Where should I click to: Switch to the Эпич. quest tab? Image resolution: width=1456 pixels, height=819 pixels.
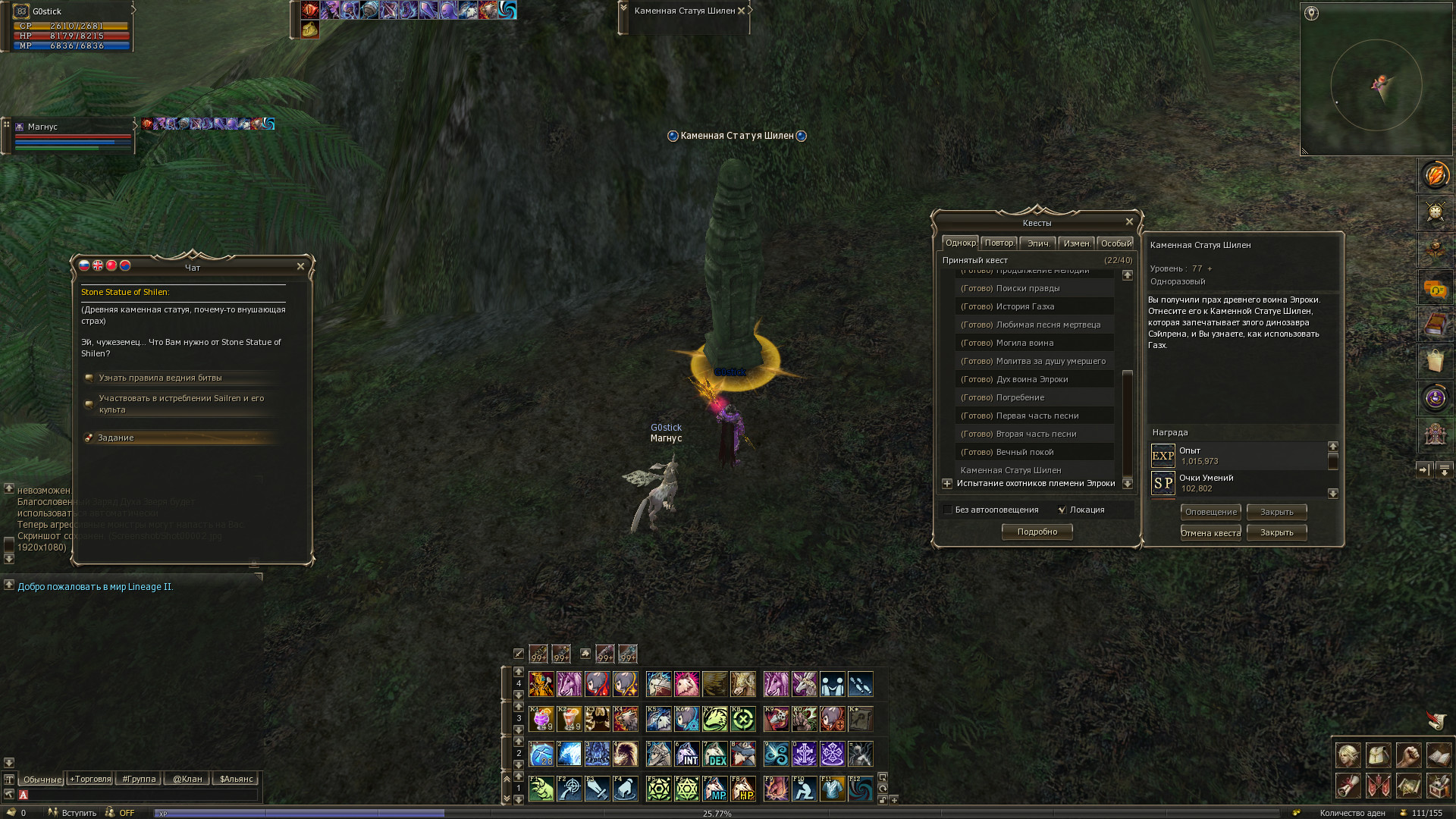coord(1038,243)
